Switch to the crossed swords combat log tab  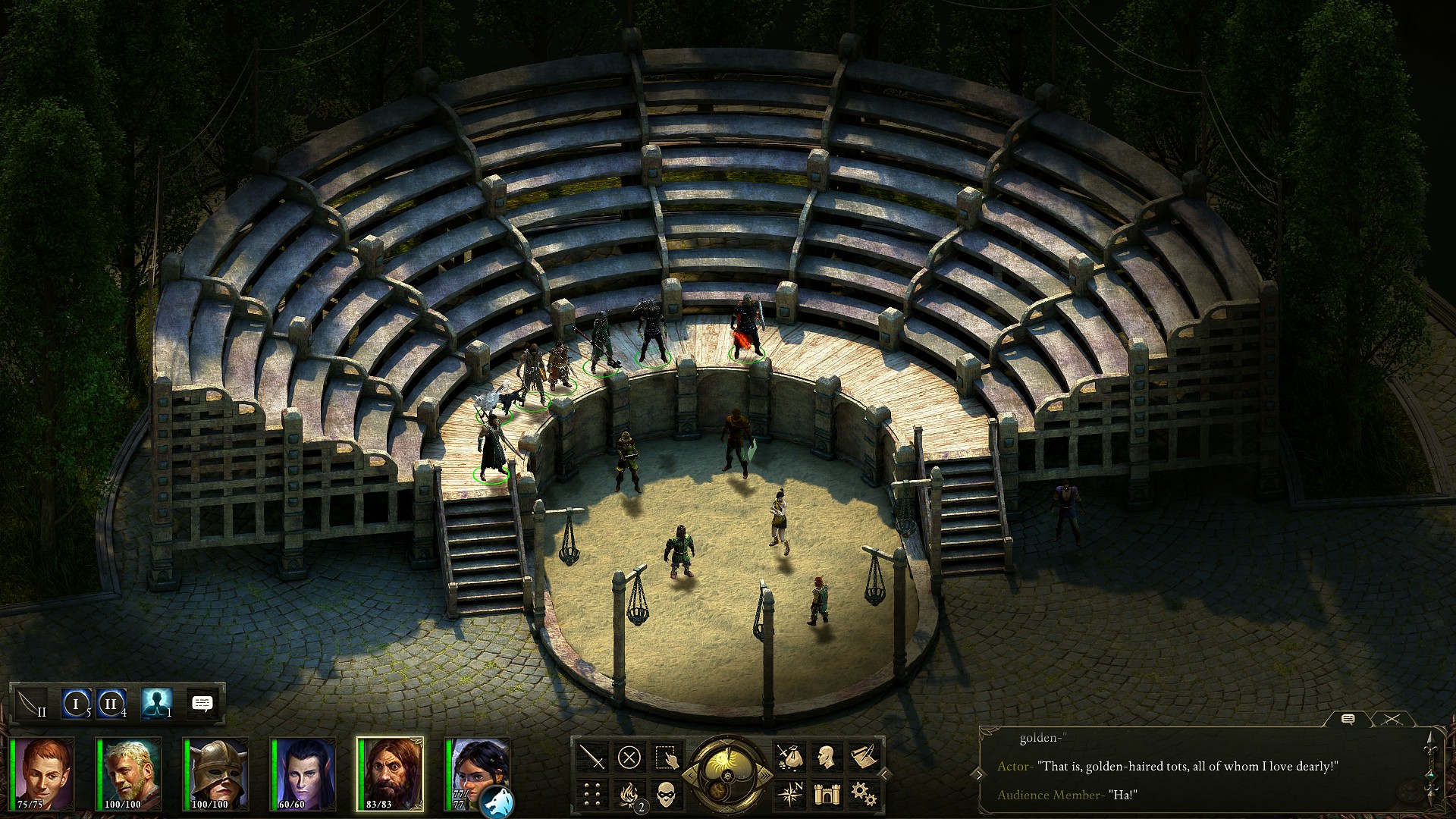coord(1392,720)
